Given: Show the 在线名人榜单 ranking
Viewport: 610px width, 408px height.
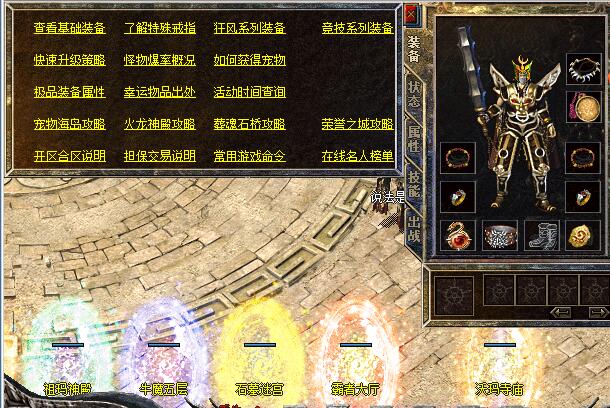Looking at the screenshot, I should 357,157.
